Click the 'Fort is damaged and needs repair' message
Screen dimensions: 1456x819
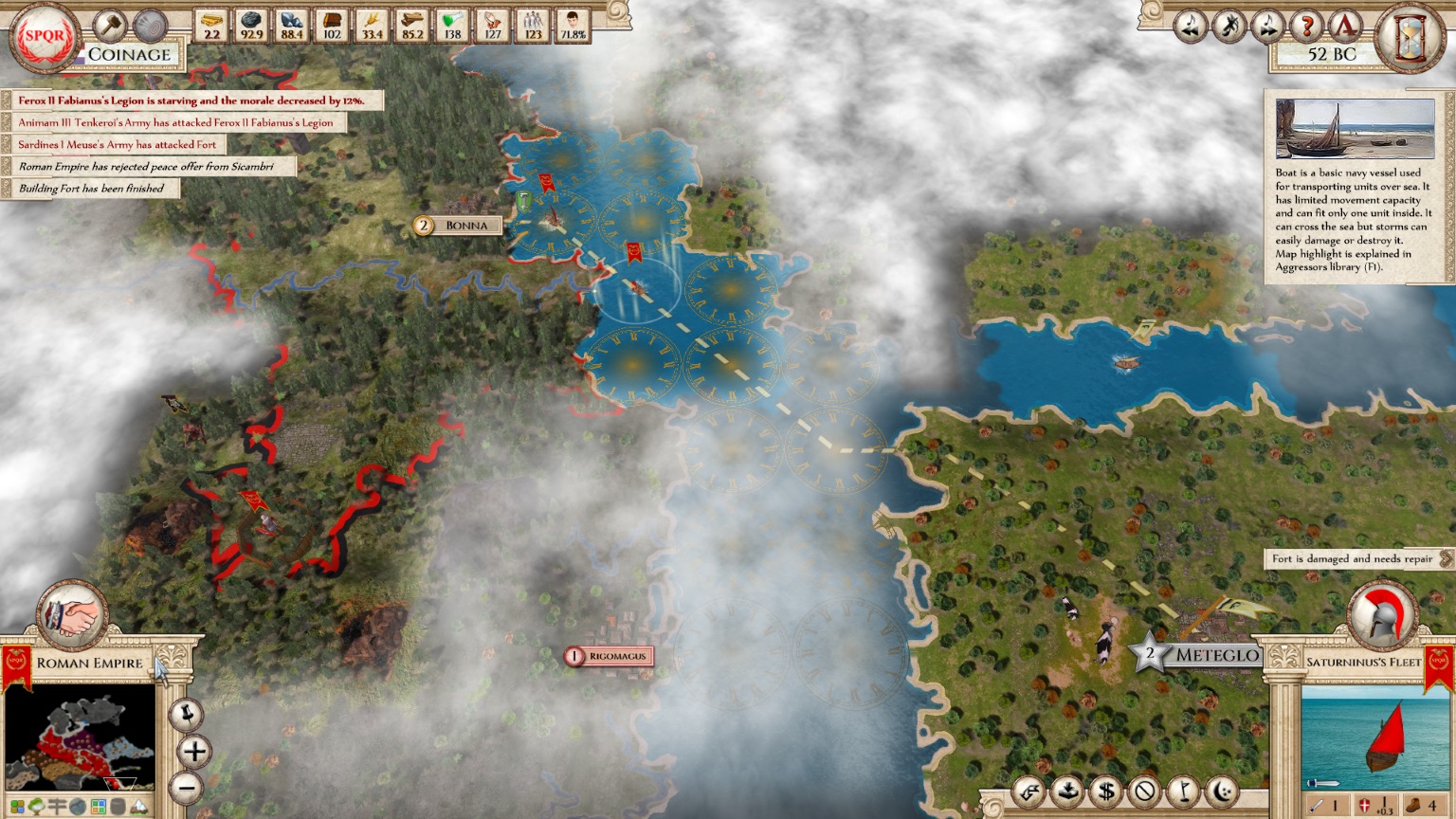(1354, 559)
